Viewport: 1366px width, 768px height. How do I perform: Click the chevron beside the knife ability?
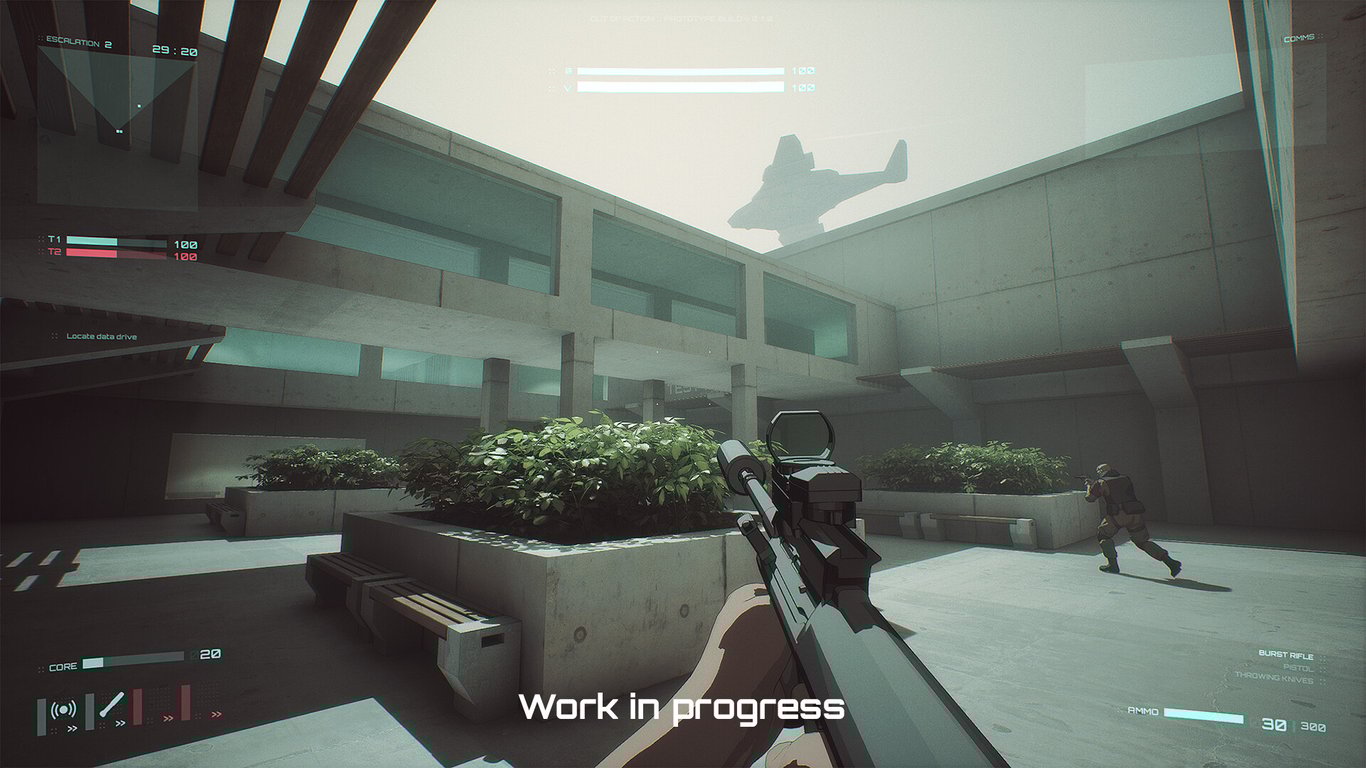(120, 724)
